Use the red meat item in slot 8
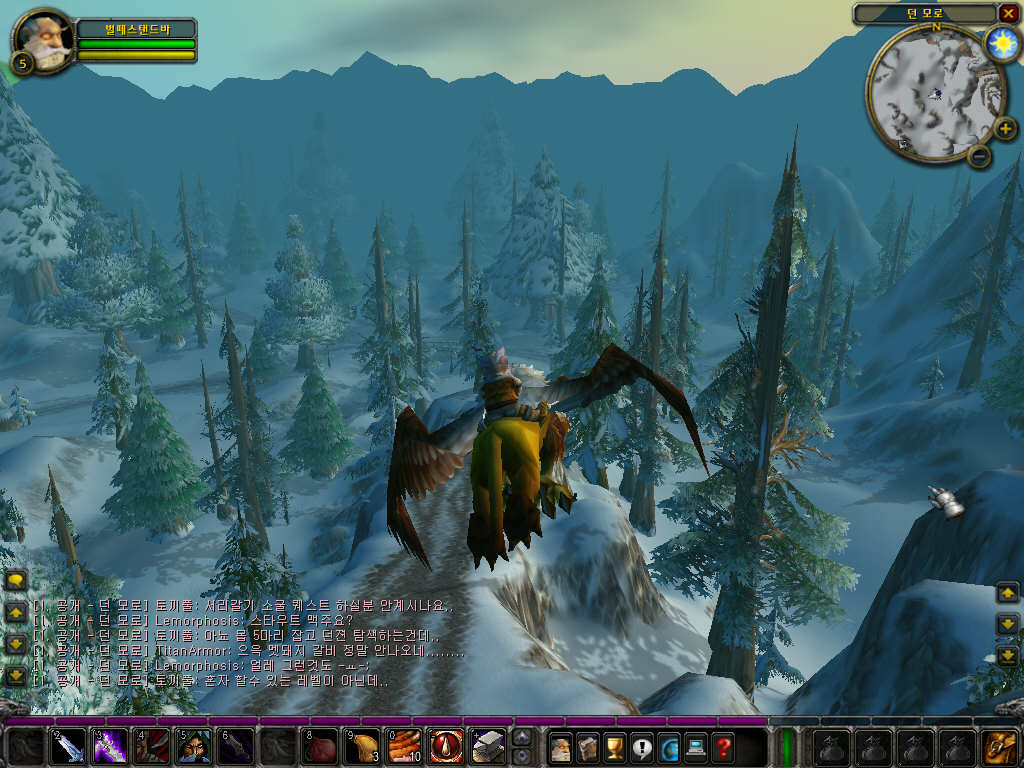Screen dimensions: 1024x768 [320, 747]
